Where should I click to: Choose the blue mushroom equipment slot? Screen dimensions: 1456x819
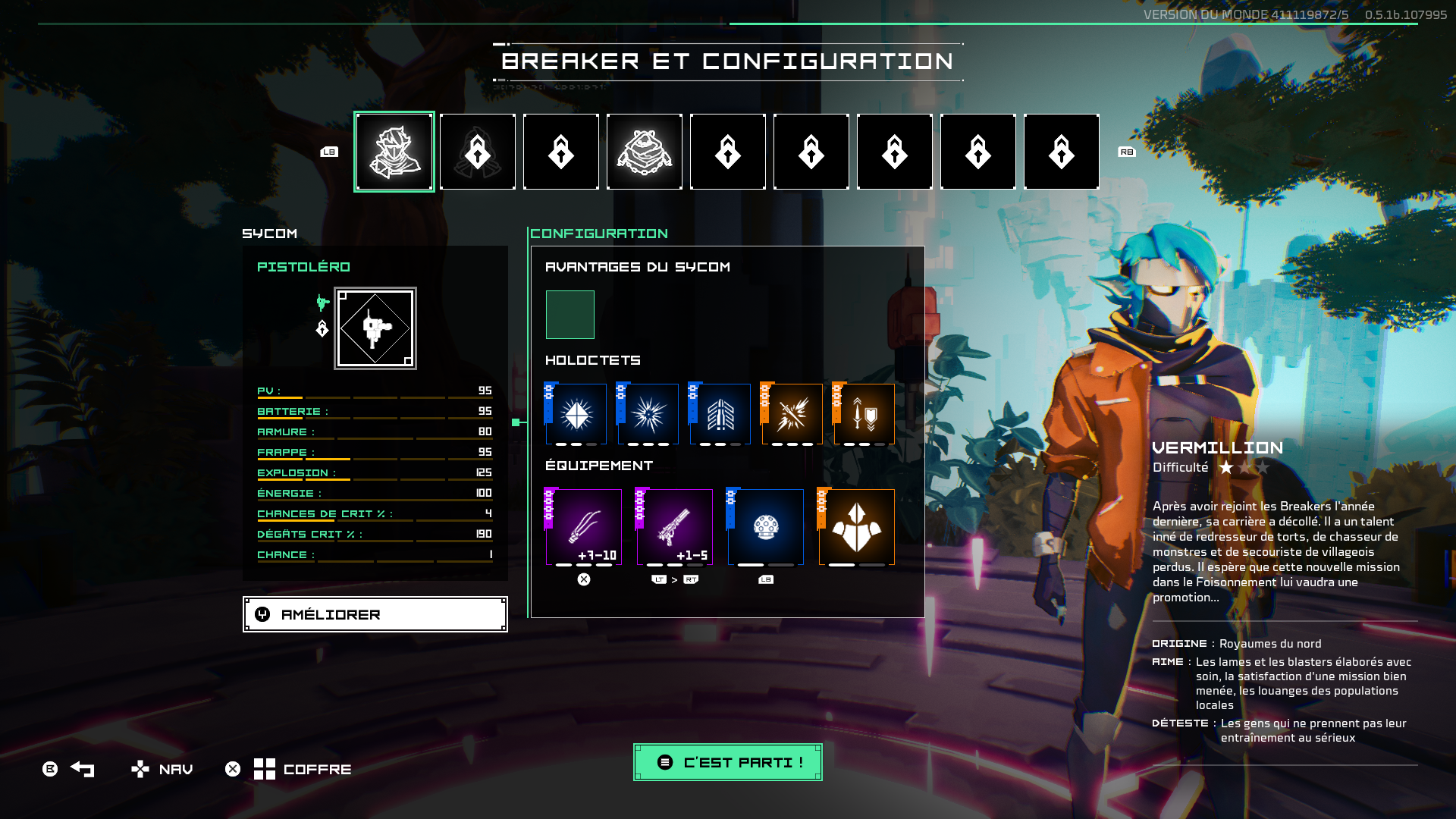[x=766, y=527]
